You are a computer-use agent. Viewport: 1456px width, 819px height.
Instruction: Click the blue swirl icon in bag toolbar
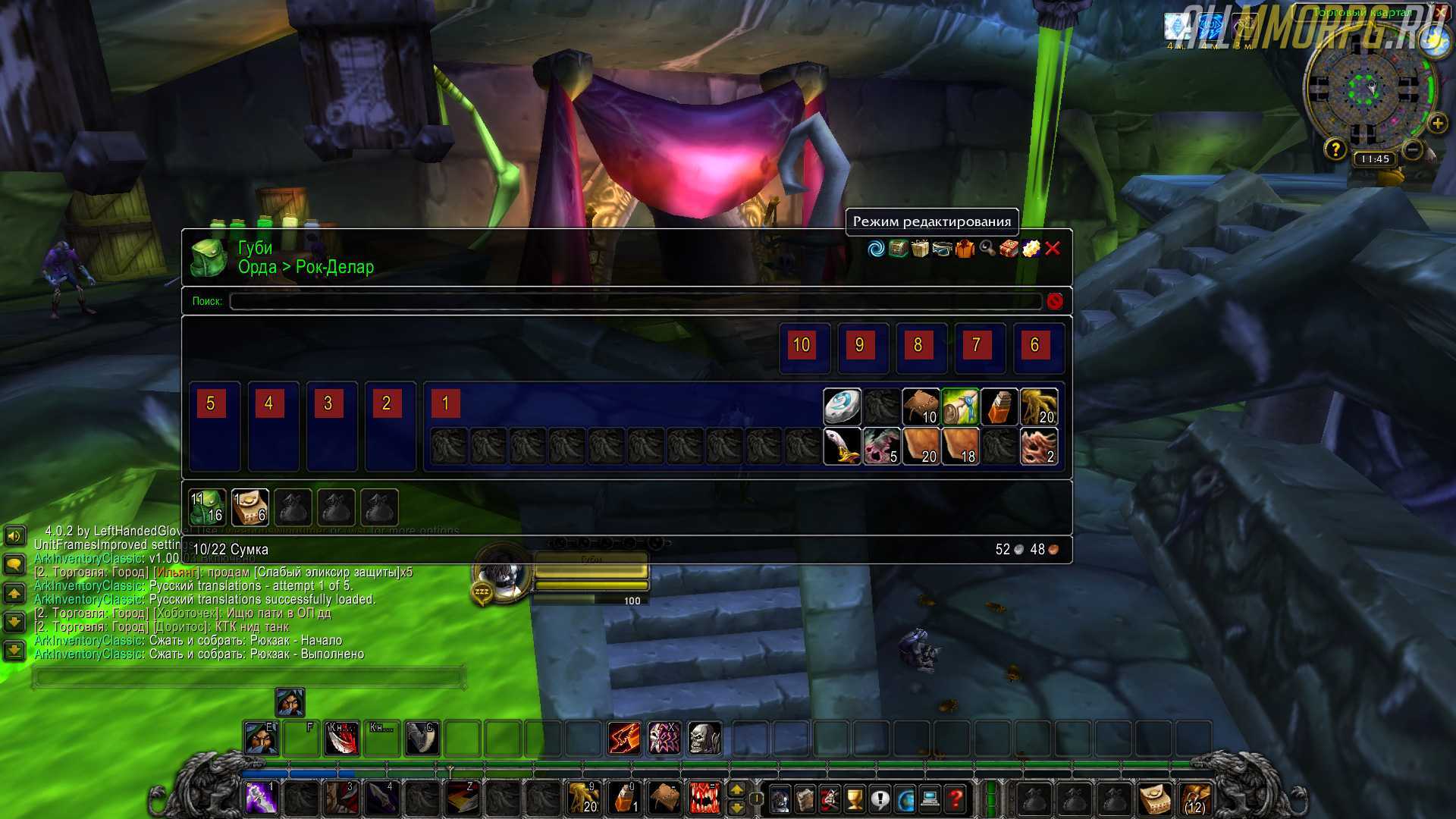coord(876,249)
